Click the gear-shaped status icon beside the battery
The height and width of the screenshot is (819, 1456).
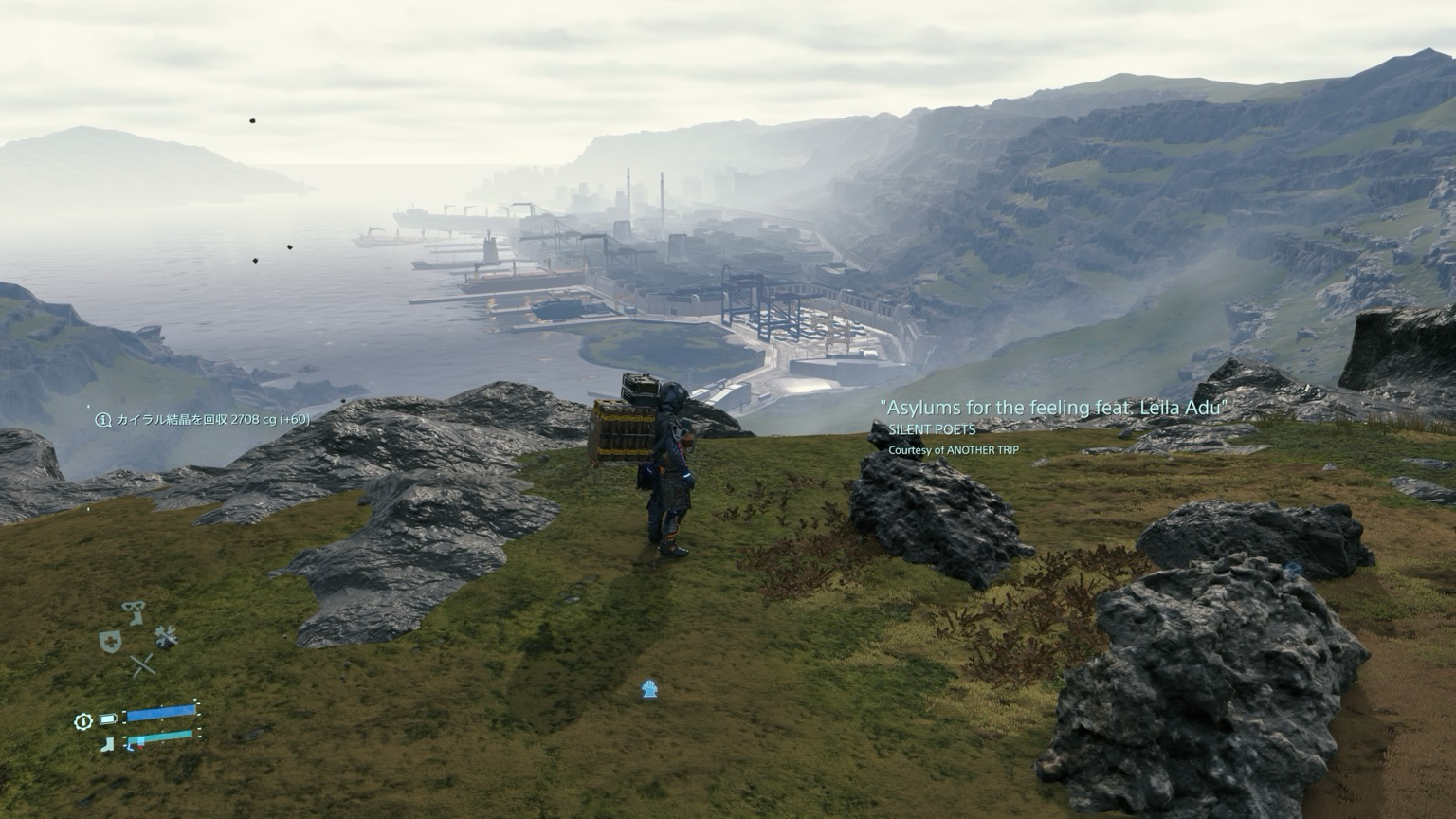82,721
